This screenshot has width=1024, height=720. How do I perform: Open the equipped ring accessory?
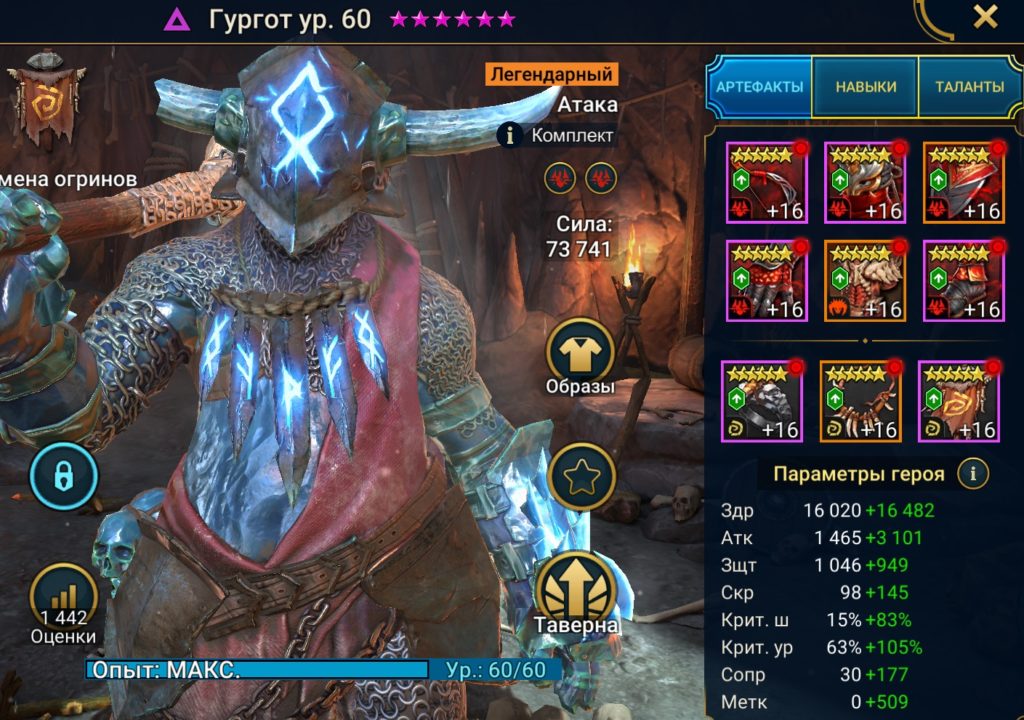tap(761, 401)
